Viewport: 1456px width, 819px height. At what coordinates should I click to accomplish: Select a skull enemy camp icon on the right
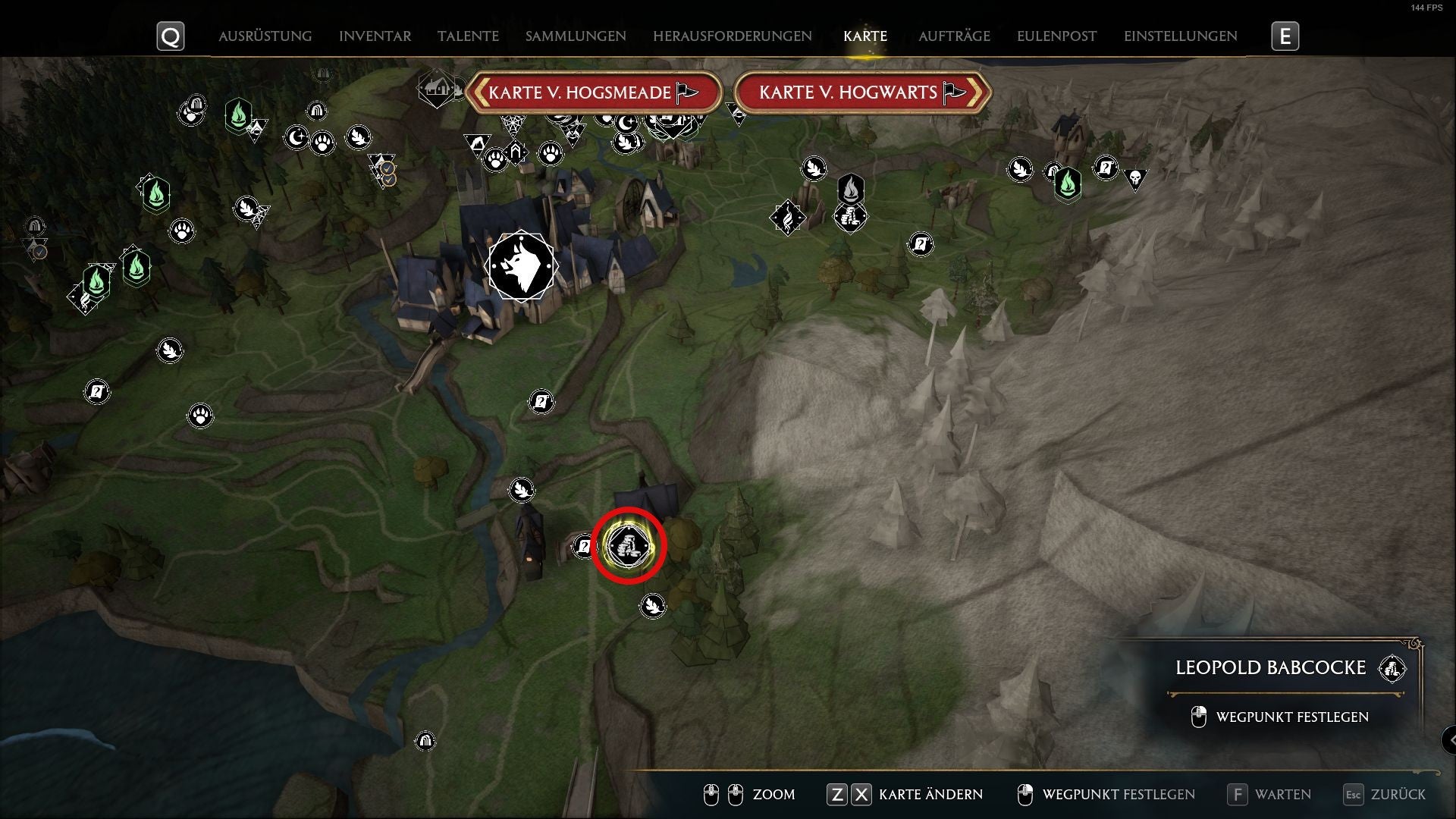click(x=1134, y=178)
